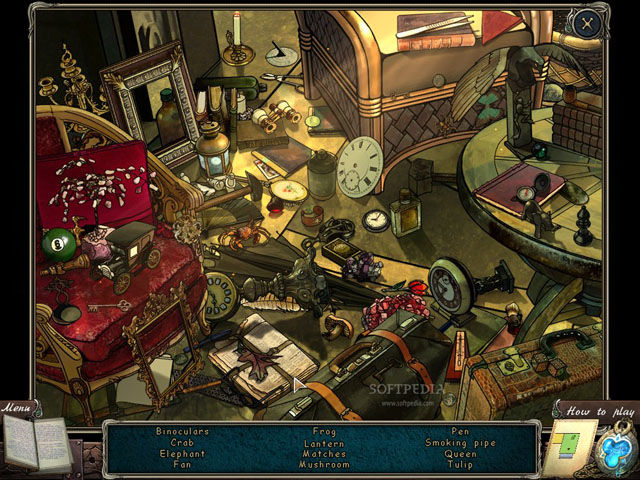Image resolution: width=640 pixels, height=480 pixels.
Task: Open the journal book
Action: pos(35,442)
